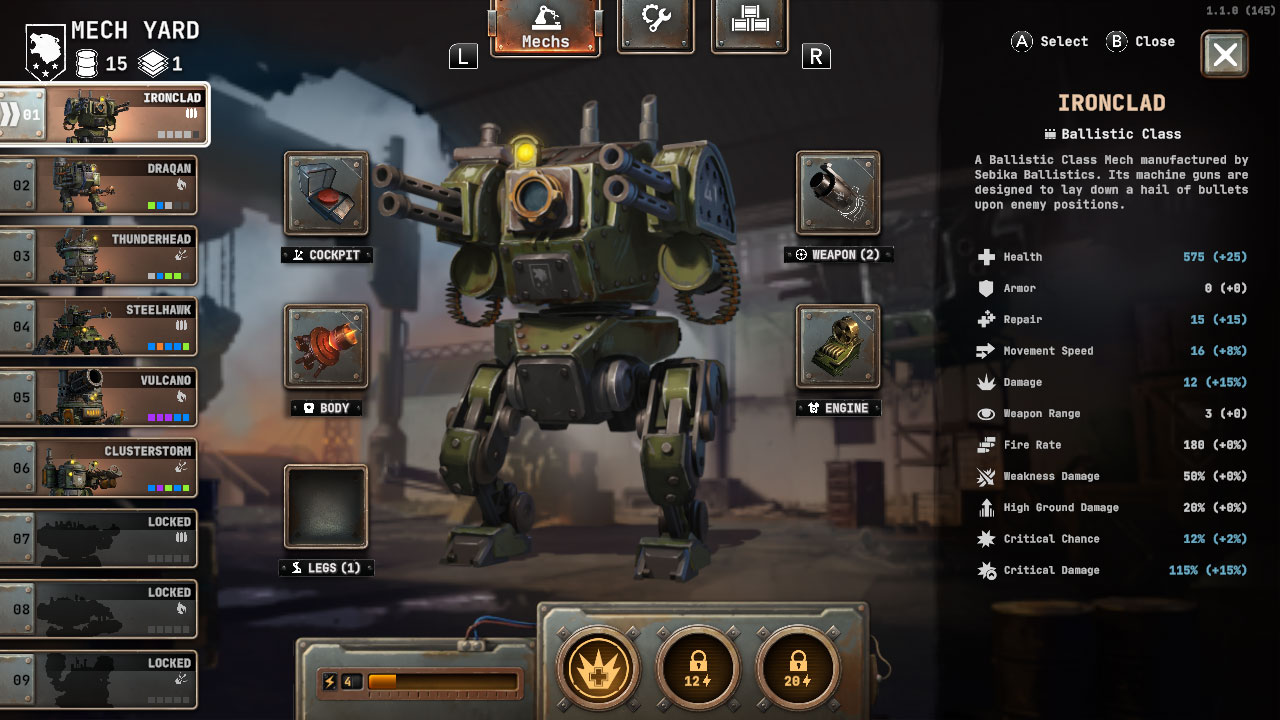Click the Health stat plus icon

[x=985, y=257]
